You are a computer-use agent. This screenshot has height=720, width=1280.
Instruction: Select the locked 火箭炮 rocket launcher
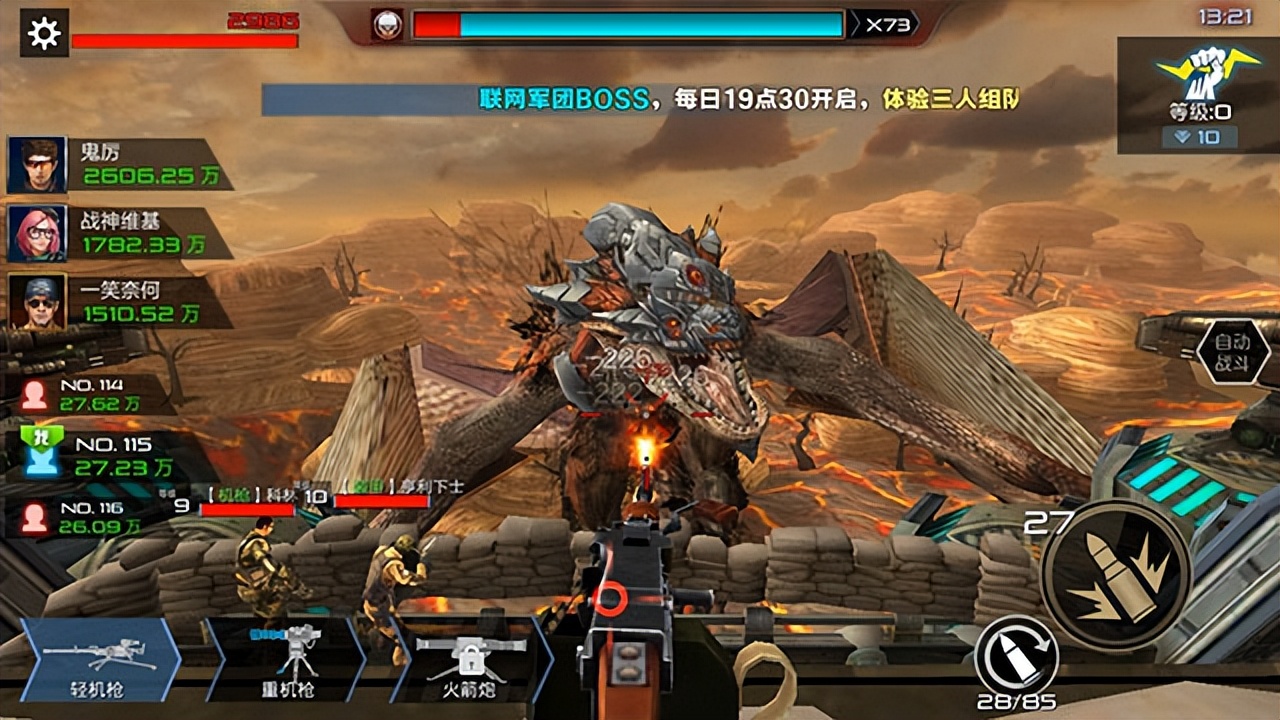coord(471,659)
